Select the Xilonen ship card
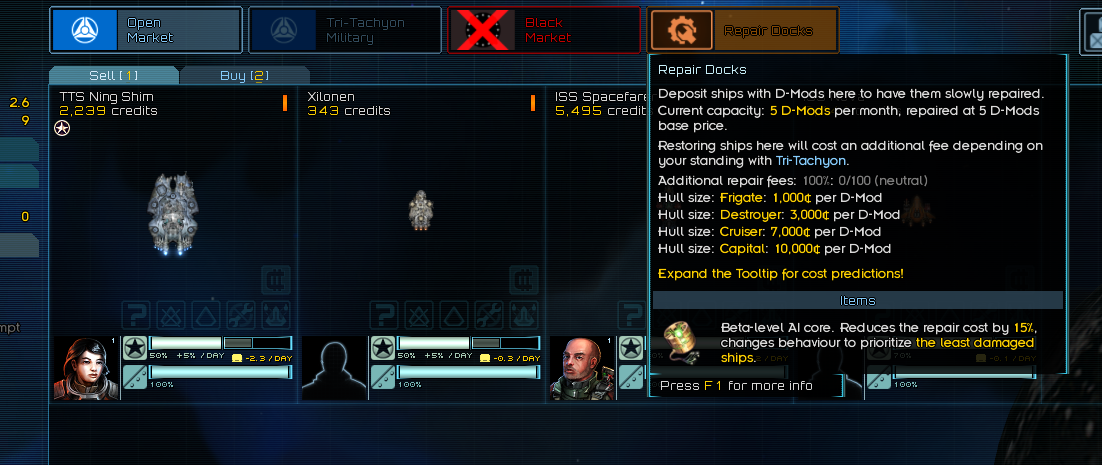This screenshot has height=465, width=1102. [421, 212]
